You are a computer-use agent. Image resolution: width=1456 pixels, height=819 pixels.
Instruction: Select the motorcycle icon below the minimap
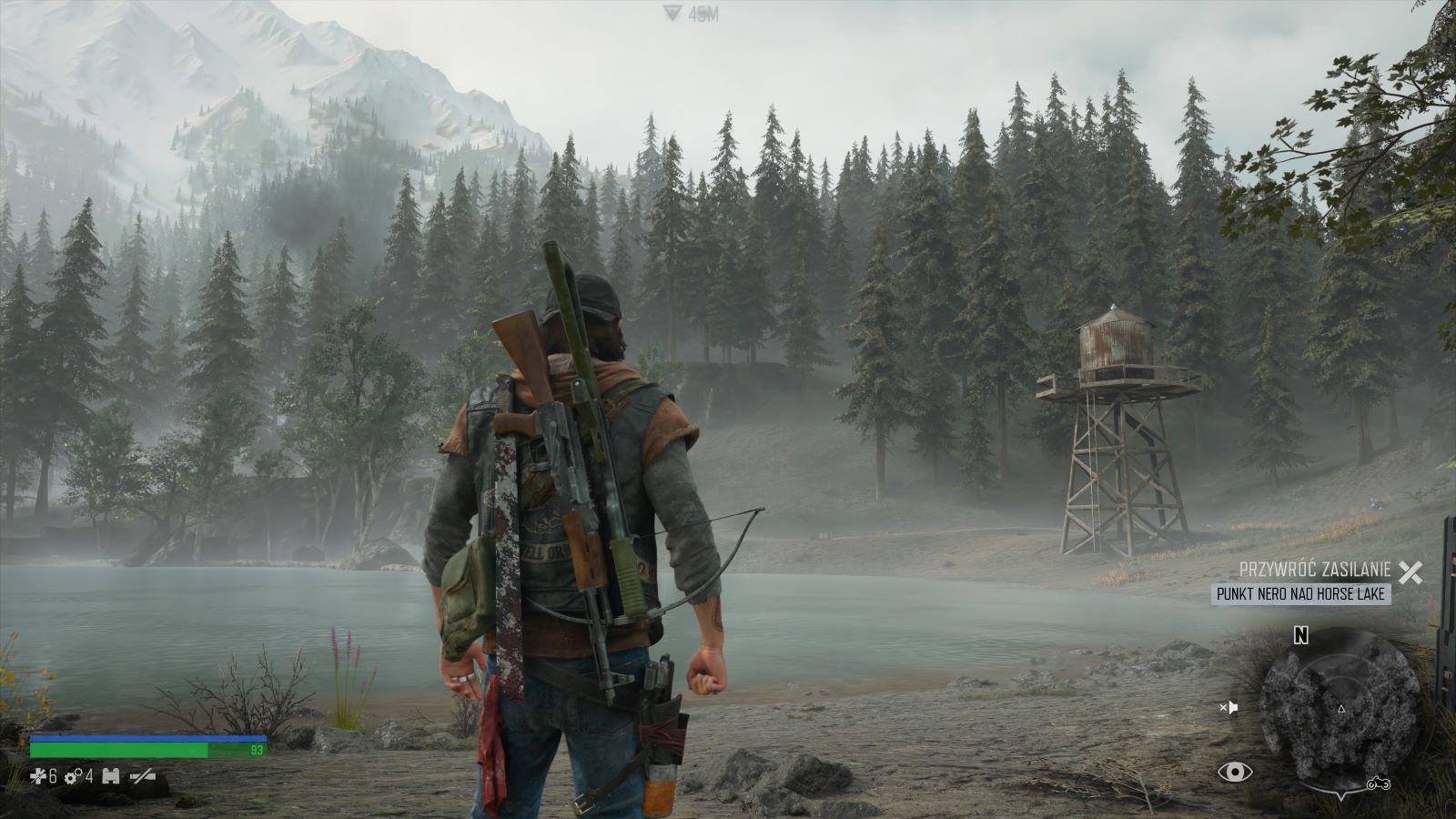[1378, 784]
